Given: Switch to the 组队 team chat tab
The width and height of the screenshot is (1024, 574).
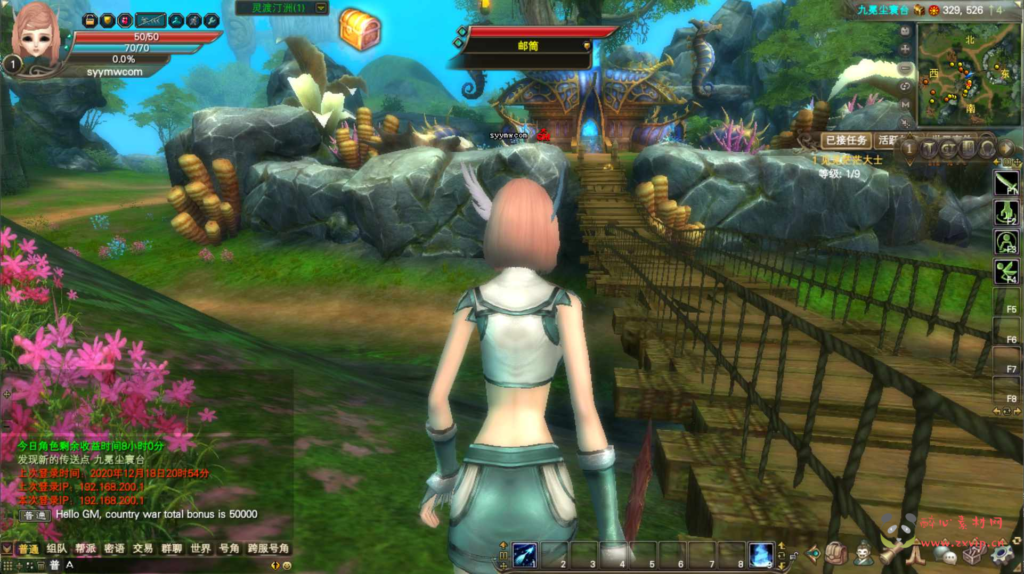Looking at the screenshot, I should (x=57, y=549).
